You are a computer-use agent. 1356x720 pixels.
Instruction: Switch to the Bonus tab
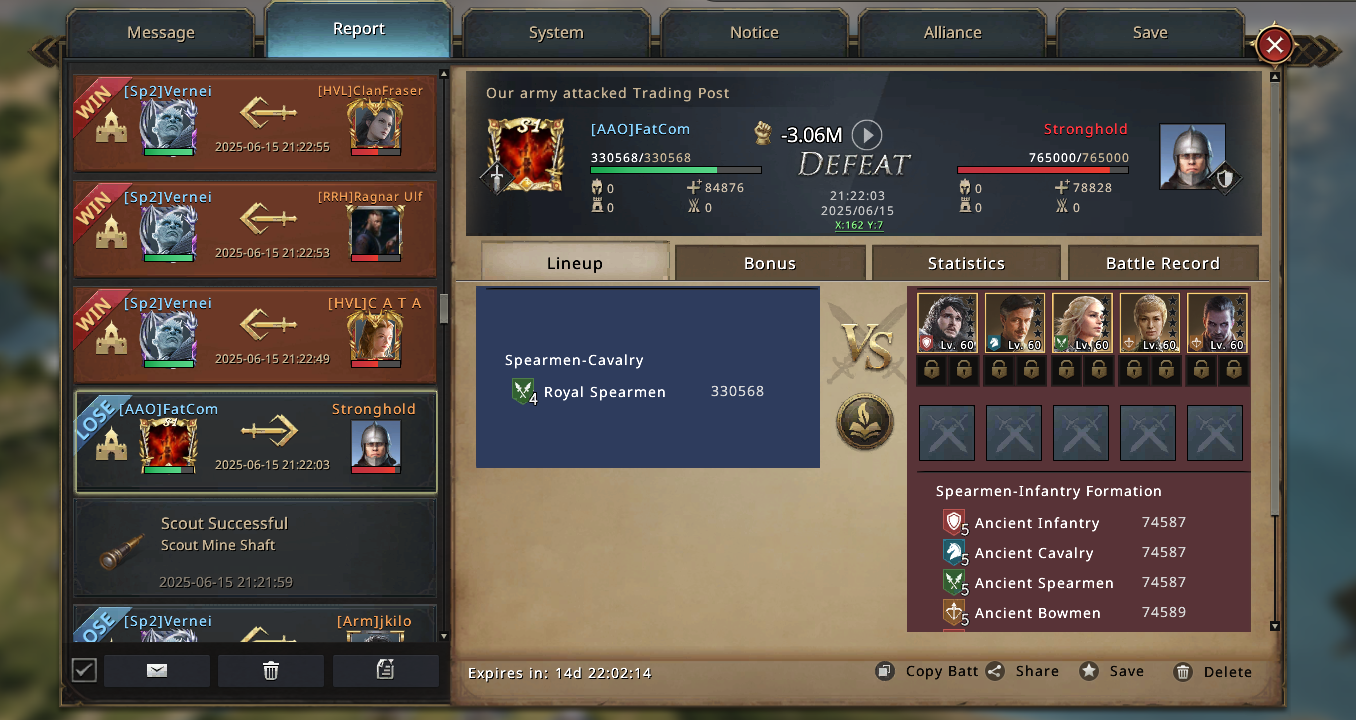tap(770, 263)
